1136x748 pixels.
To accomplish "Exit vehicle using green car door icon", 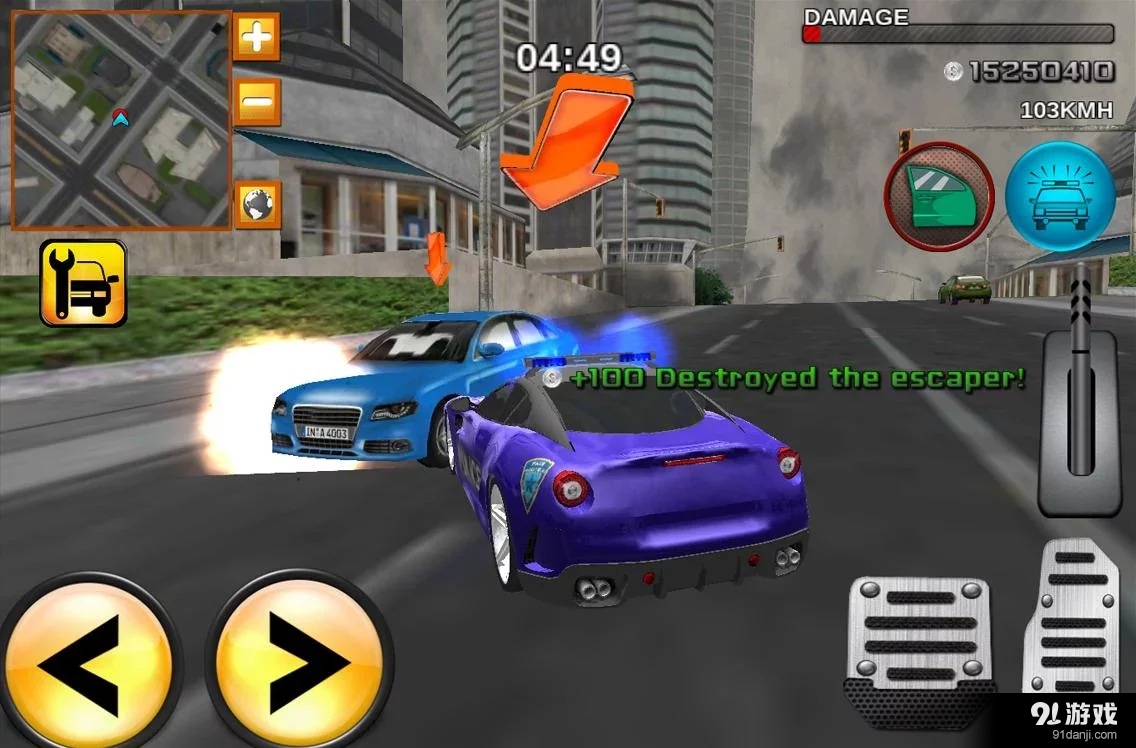I will pyautogui.click(x=939, y=196).
